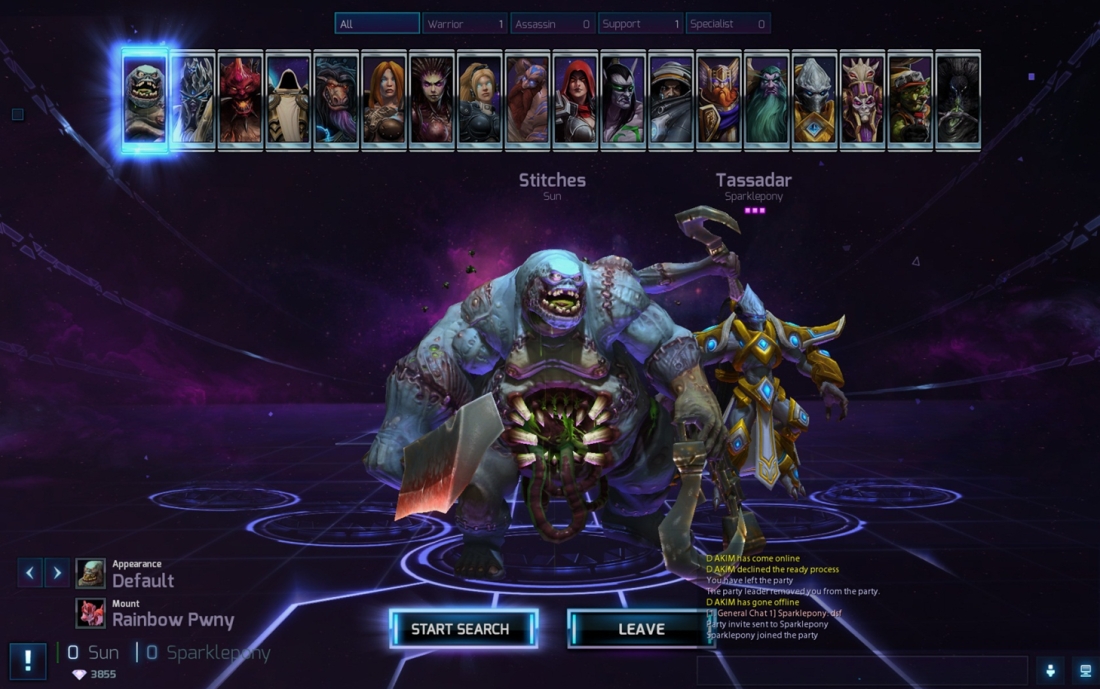
Task: Filter the hero list by Warrior
Action: coord(465,23)
